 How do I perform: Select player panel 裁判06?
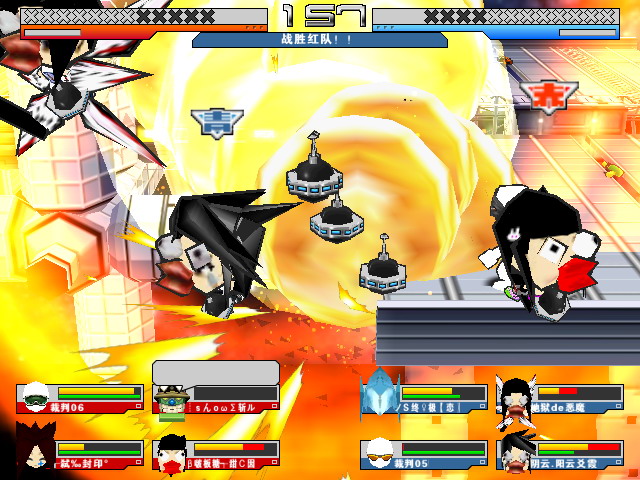pyautogui.click(x=80, y=398)
